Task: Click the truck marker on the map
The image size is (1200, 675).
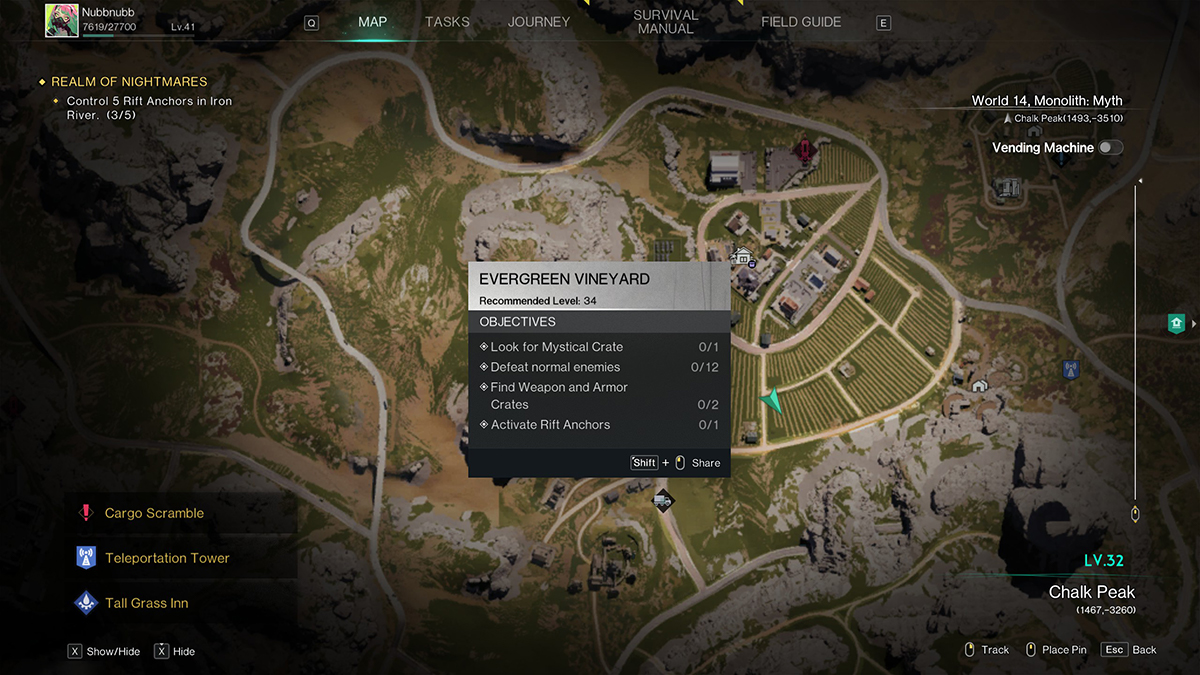Action: click(662, 499)
